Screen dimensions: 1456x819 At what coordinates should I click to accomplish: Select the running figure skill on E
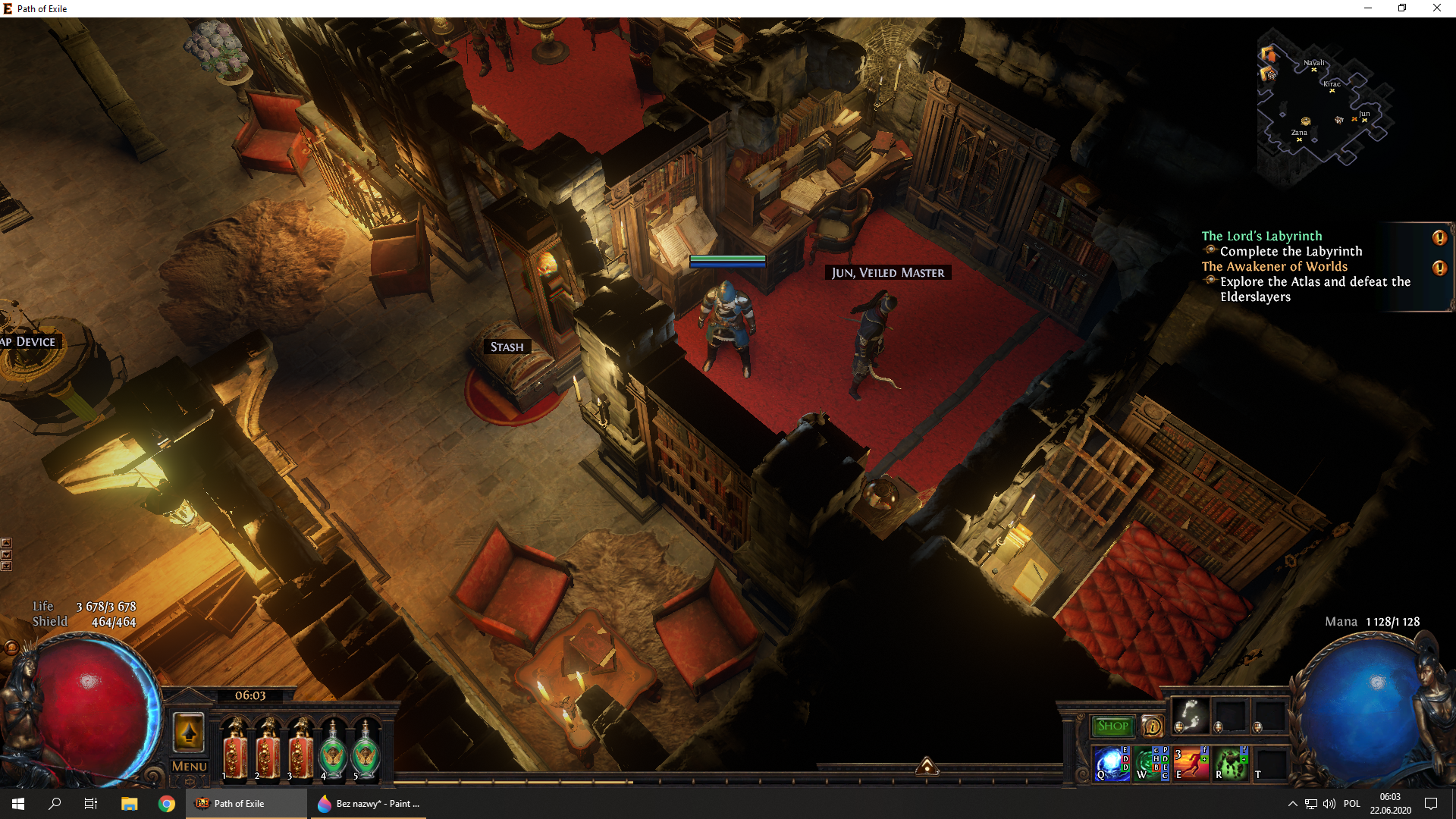point(1191,764)
